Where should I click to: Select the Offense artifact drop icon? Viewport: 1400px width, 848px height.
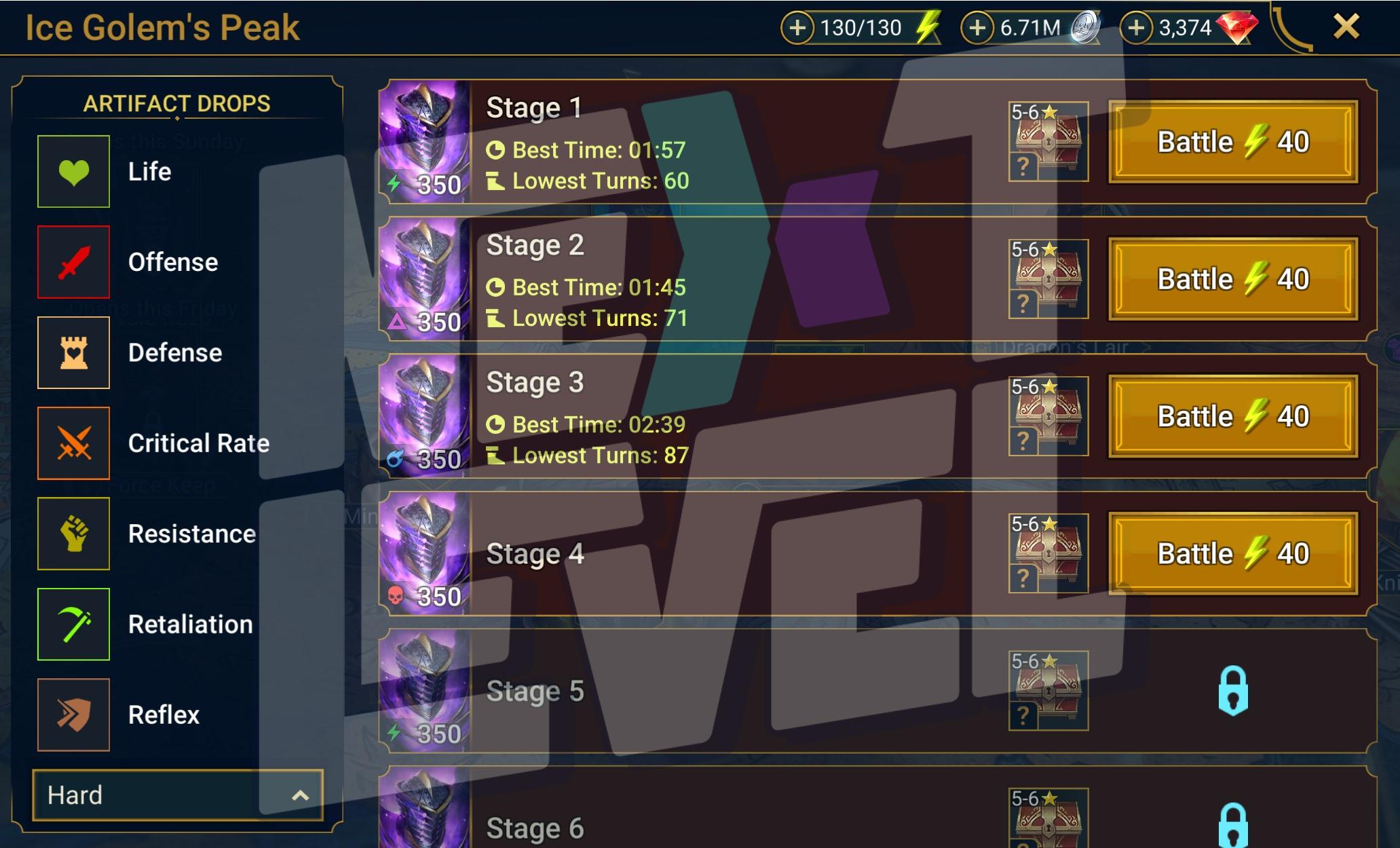tap(73, 261)
